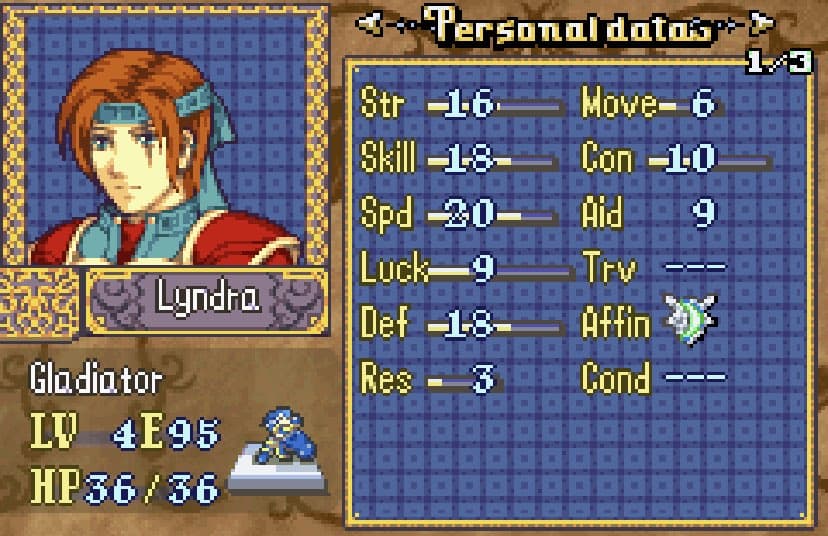The image size is (828, 536).
Task: Choose the Res stat row
Action: pyautogui.click(x=432, y=379)
